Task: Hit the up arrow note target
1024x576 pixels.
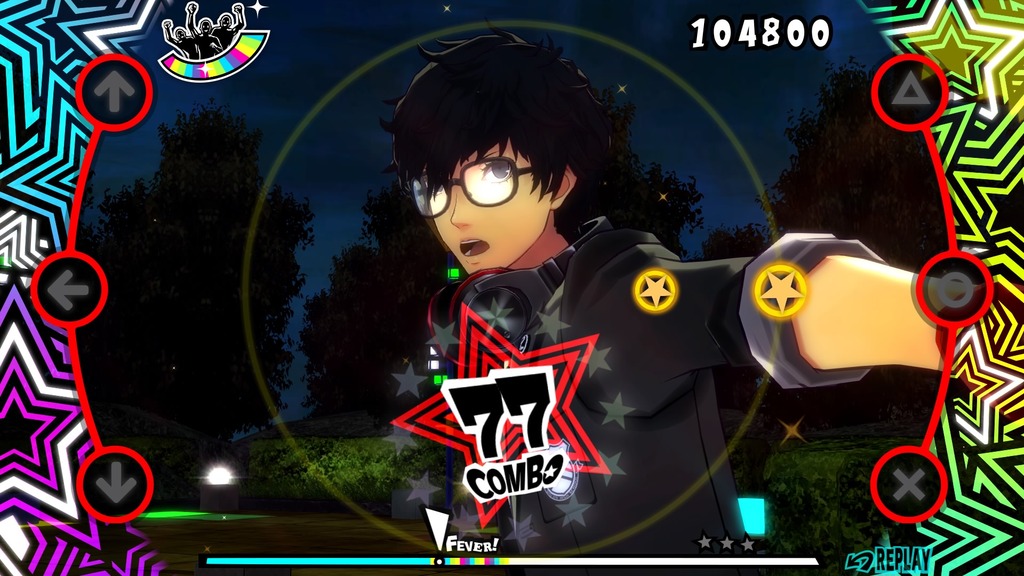Action: [114, 93]
